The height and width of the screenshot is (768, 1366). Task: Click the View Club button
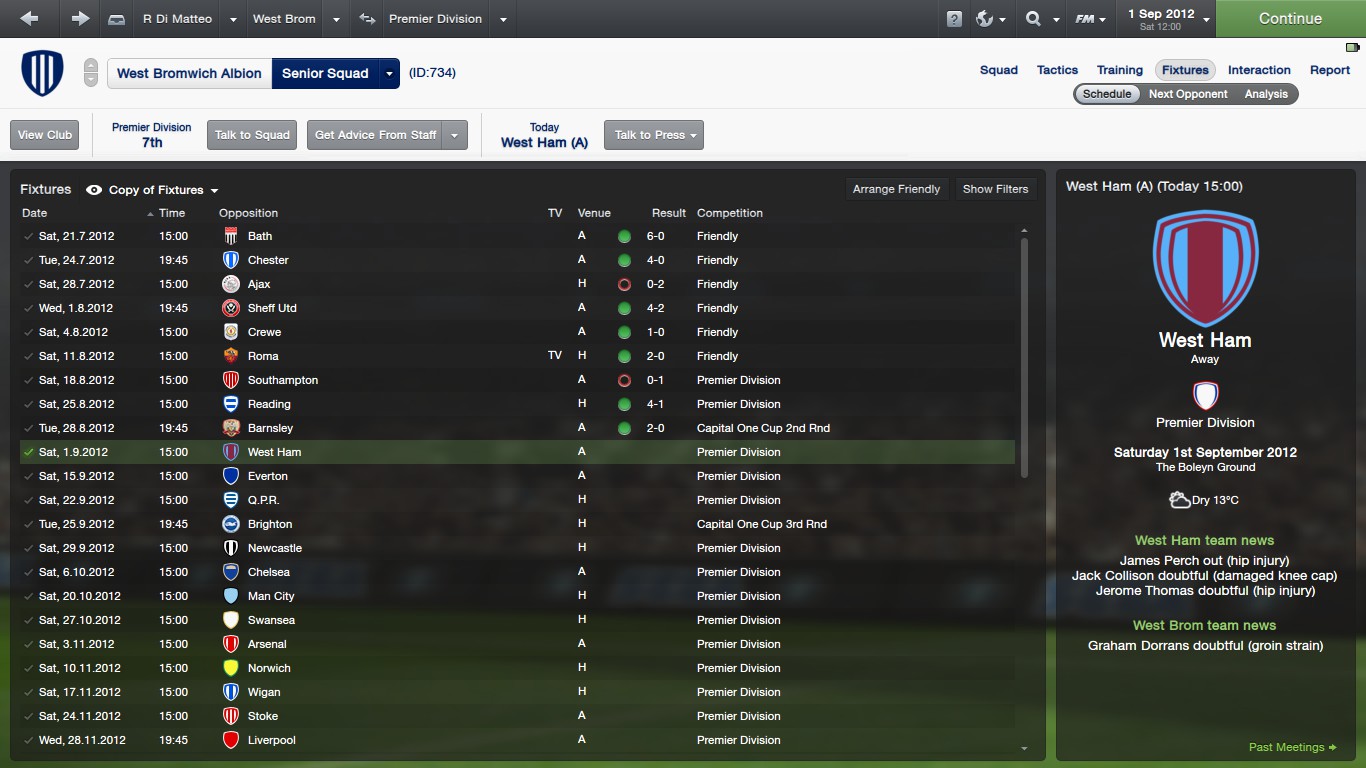tap(45, 135)
